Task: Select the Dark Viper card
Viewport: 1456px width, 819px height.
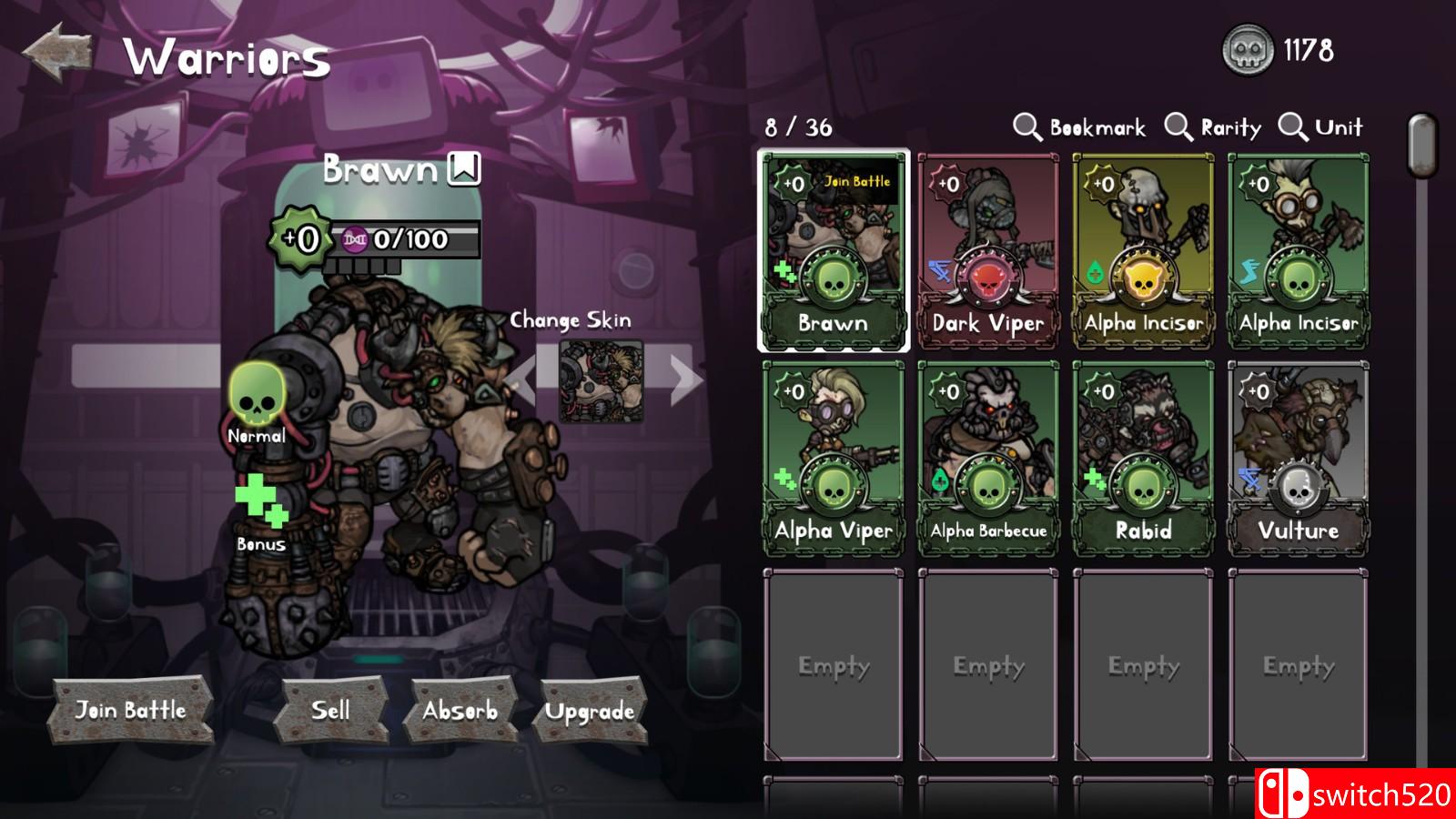Action: tap(988, 251)
